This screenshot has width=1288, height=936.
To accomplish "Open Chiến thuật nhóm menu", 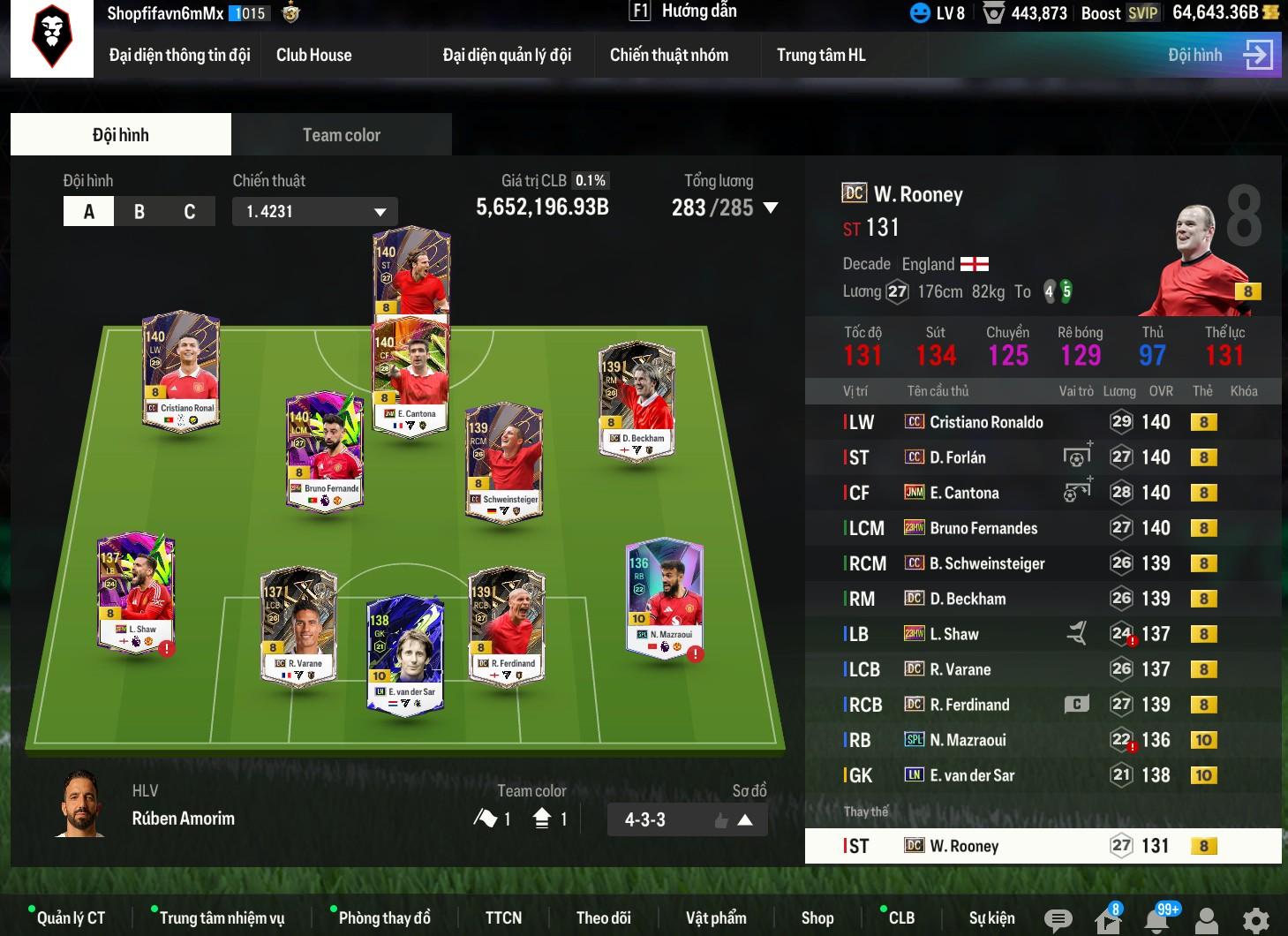I will (x=668, y=55).
